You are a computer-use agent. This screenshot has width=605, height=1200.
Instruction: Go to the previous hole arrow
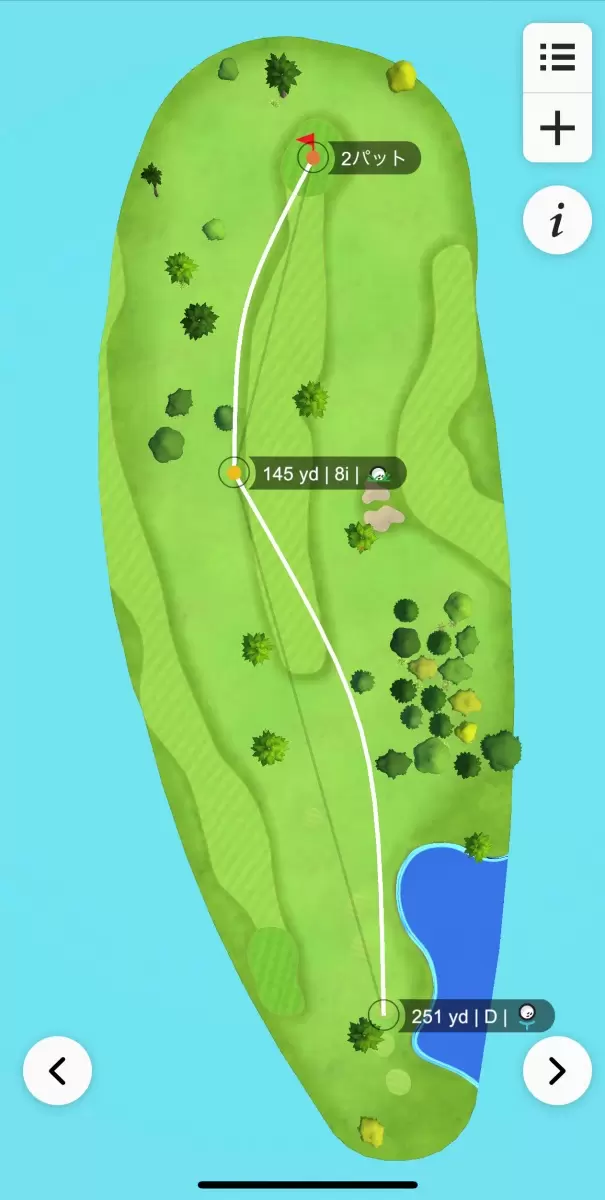pyautogui.click(x=58, y=1071)
